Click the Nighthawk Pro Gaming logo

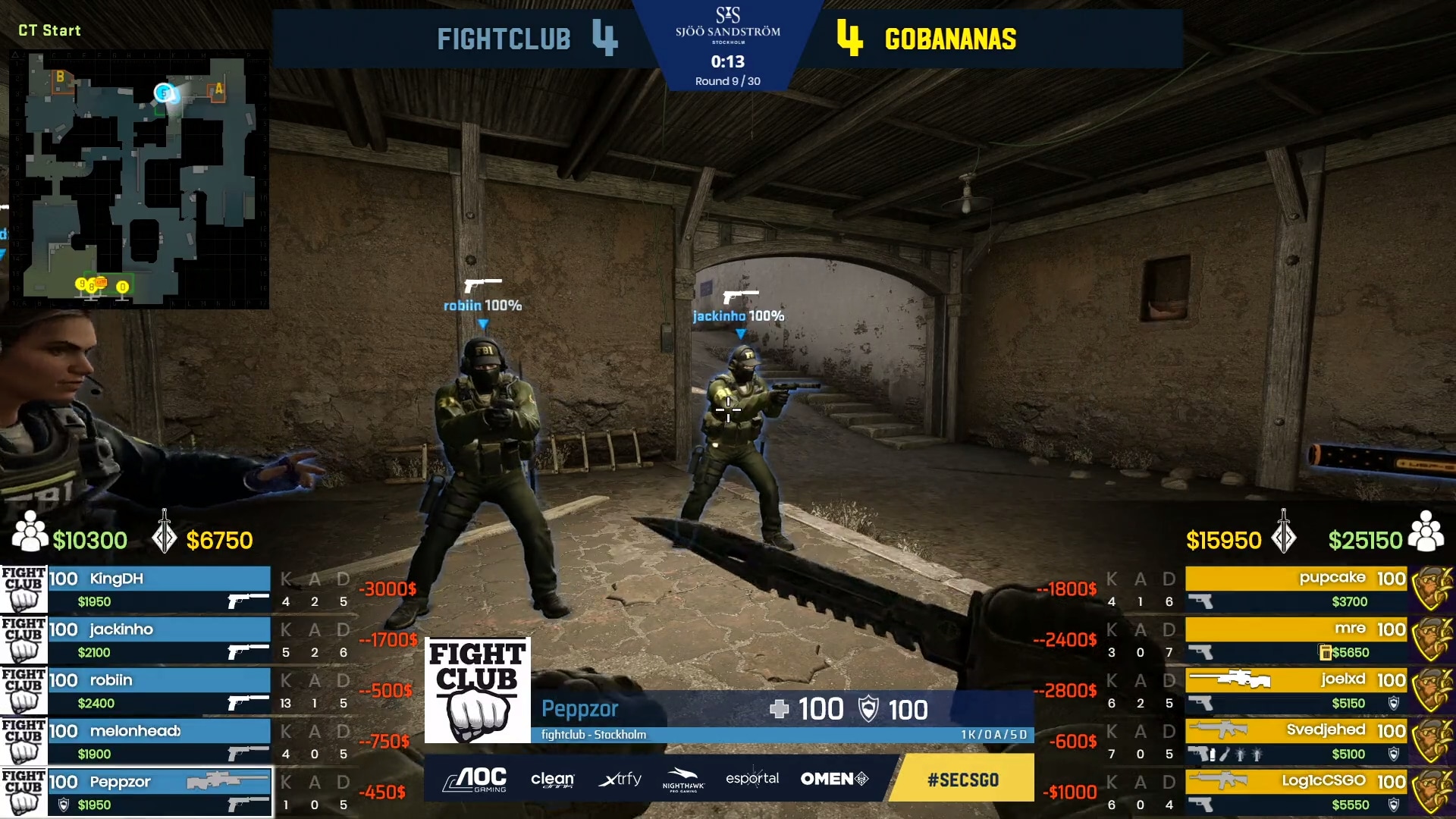[683, 779]
